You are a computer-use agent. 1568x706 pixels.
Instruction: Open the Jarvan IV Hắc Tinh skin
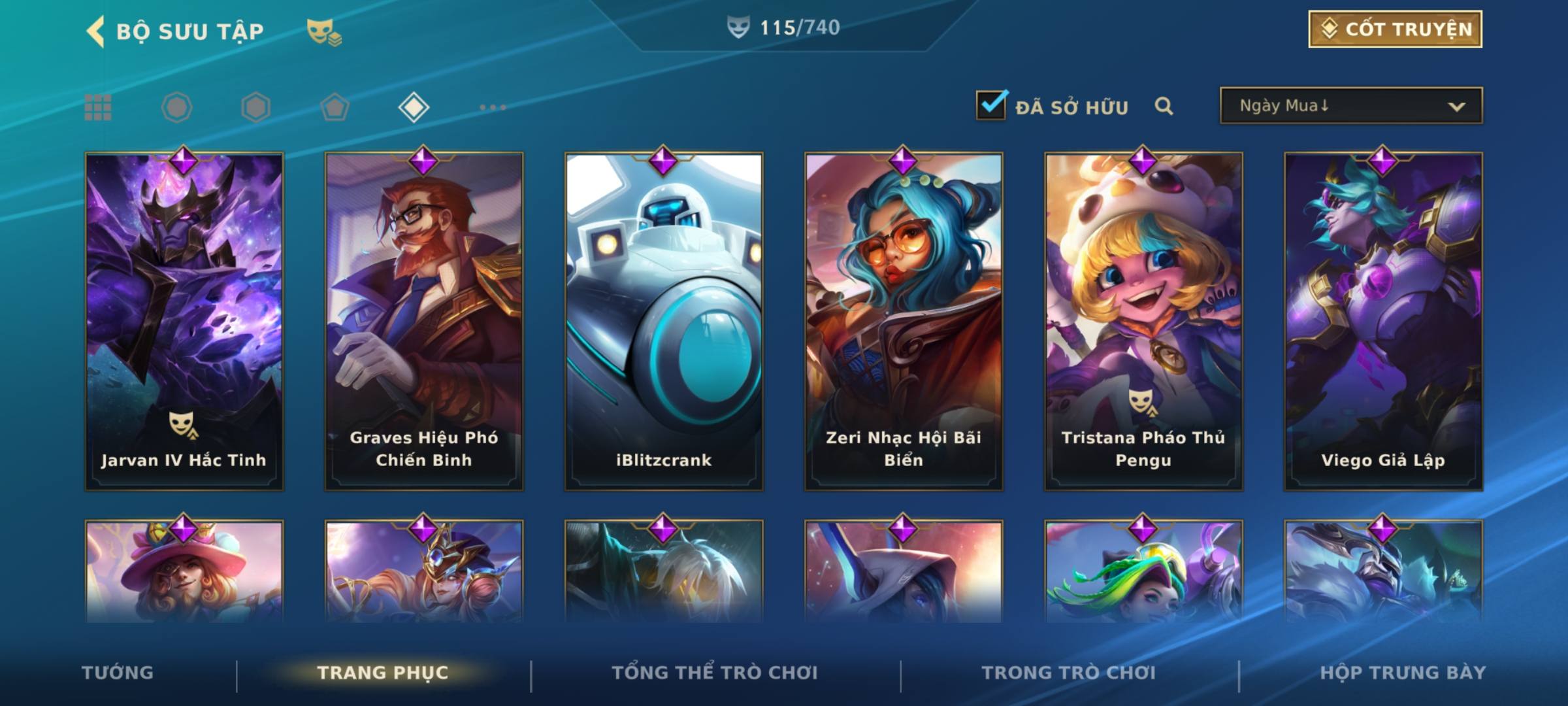pos(184,322)
